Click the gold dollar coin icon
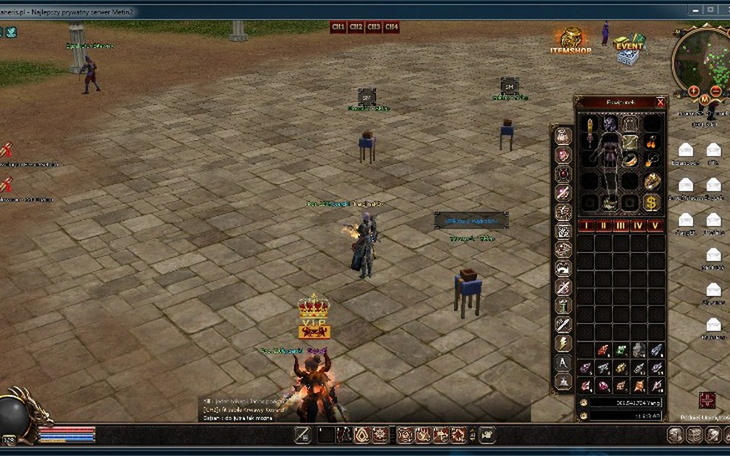 651,203
